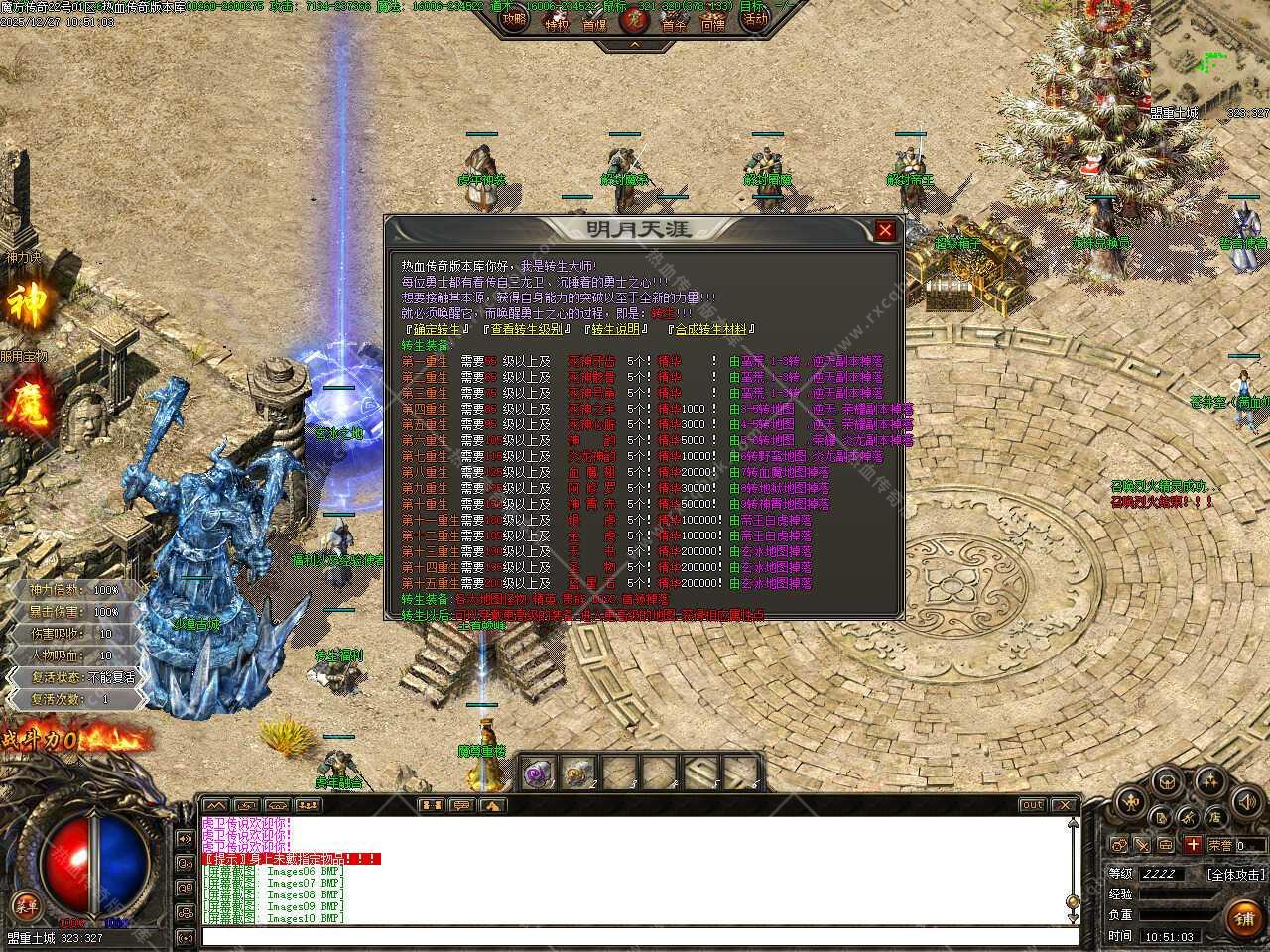
Task: Open the 活动 events button
Action: [x=756, y=20]
